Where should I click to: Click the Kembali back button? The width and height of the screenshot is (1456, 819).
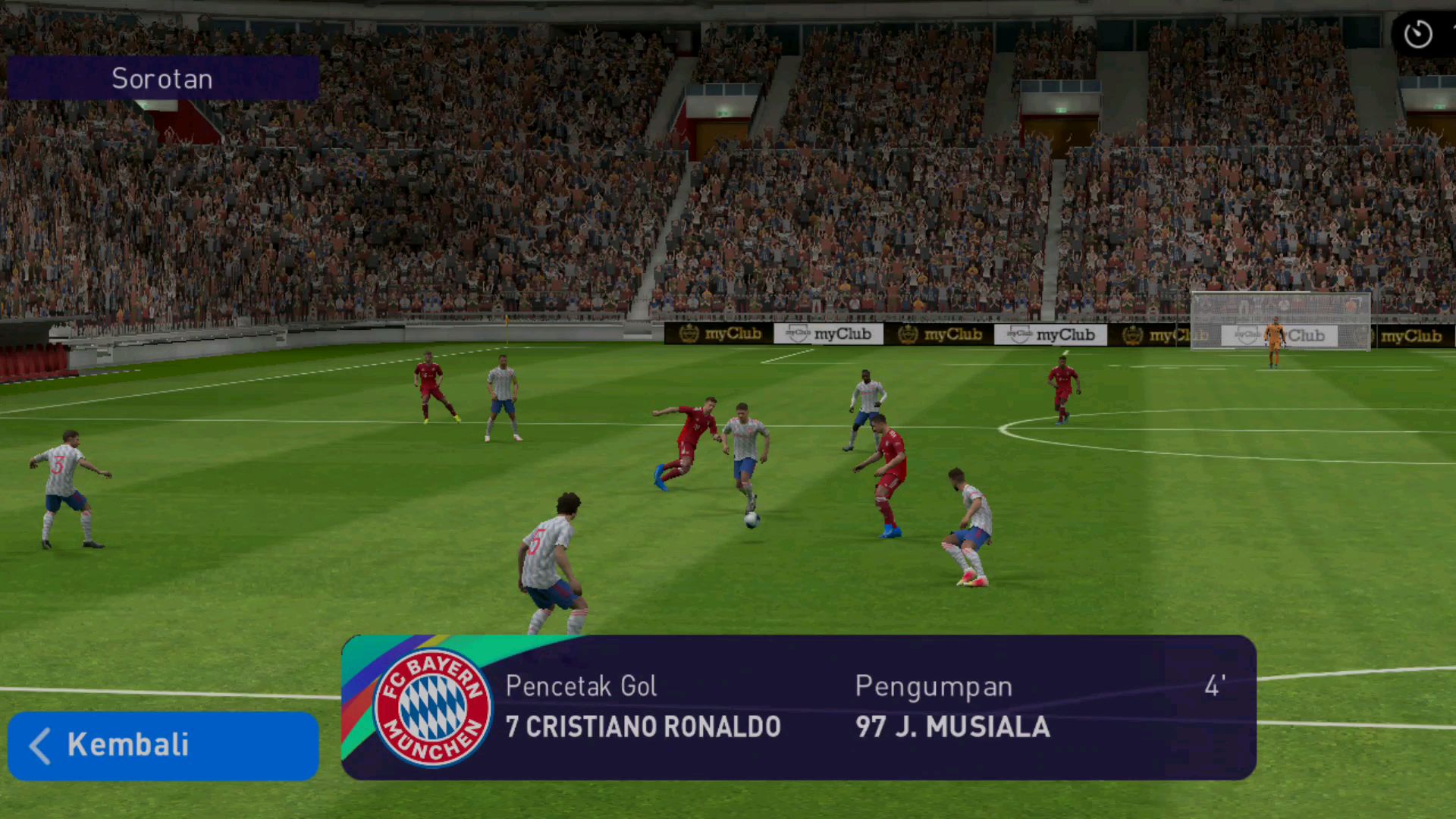click(163, 745)
